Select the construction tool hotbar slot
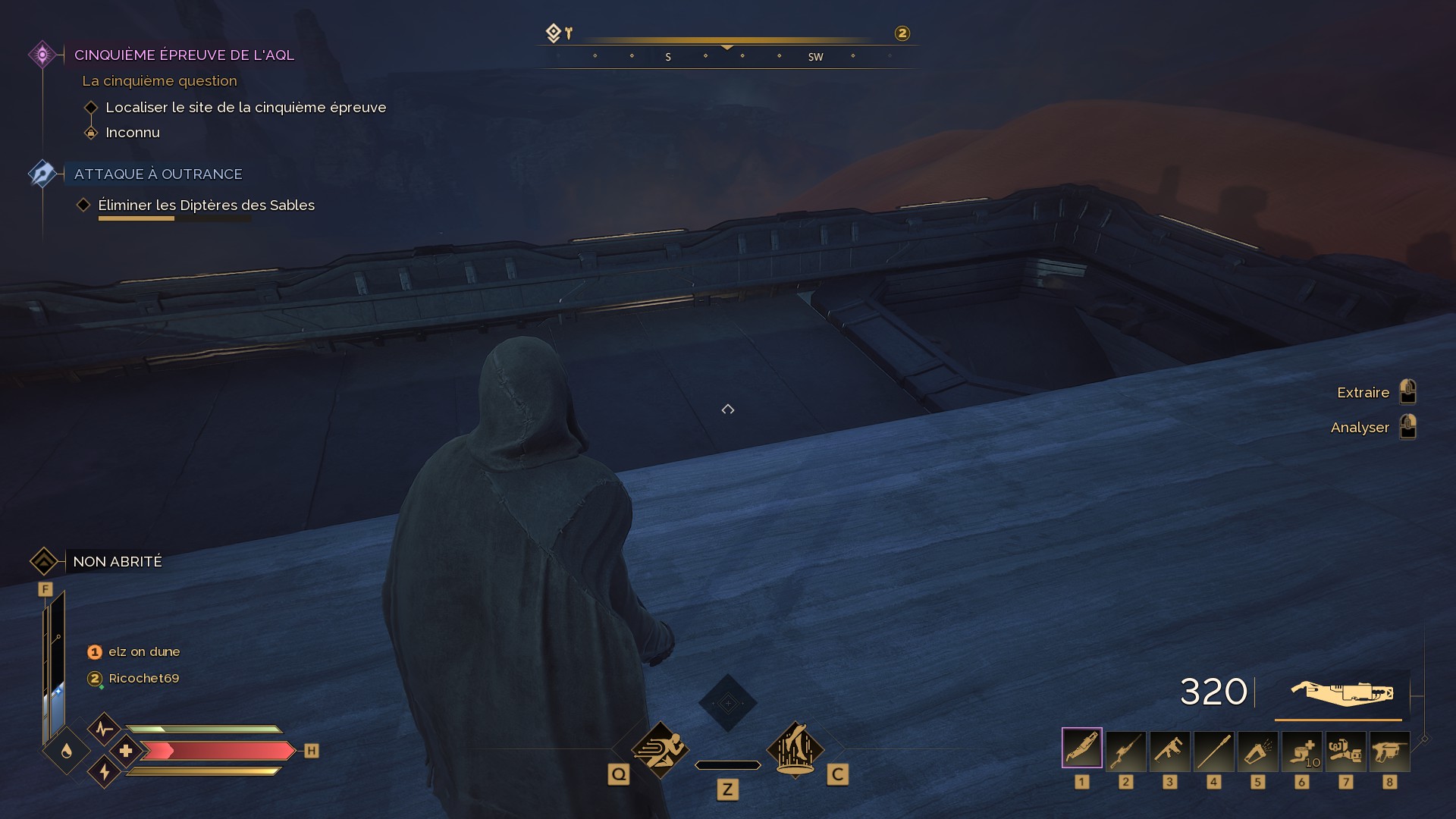This screenshot has height=819, width=1456. pyautogui.click(x=1345, y=751)
